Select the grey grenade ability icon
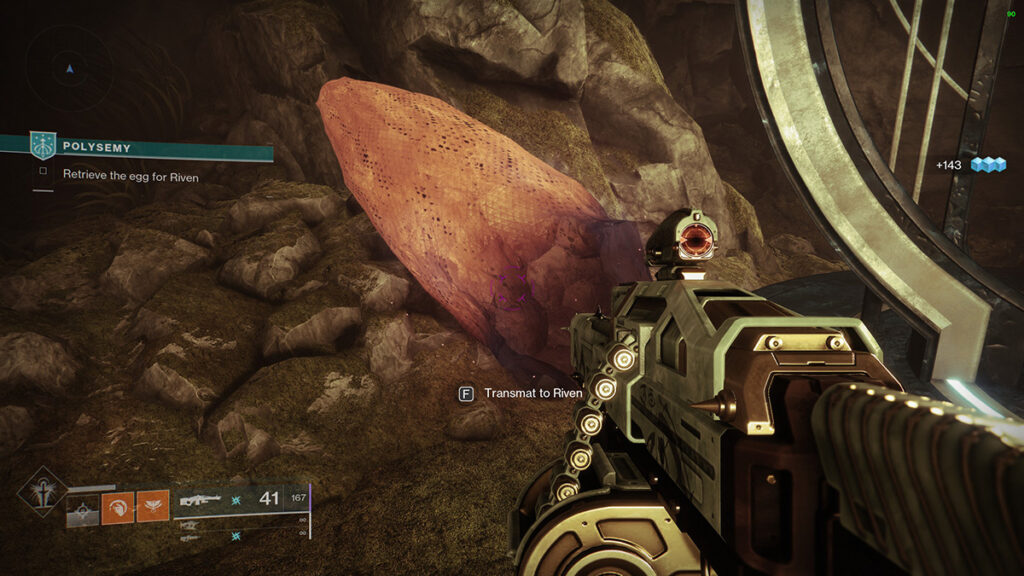This screenshot has height=576, width=1024. coord(82,508)
